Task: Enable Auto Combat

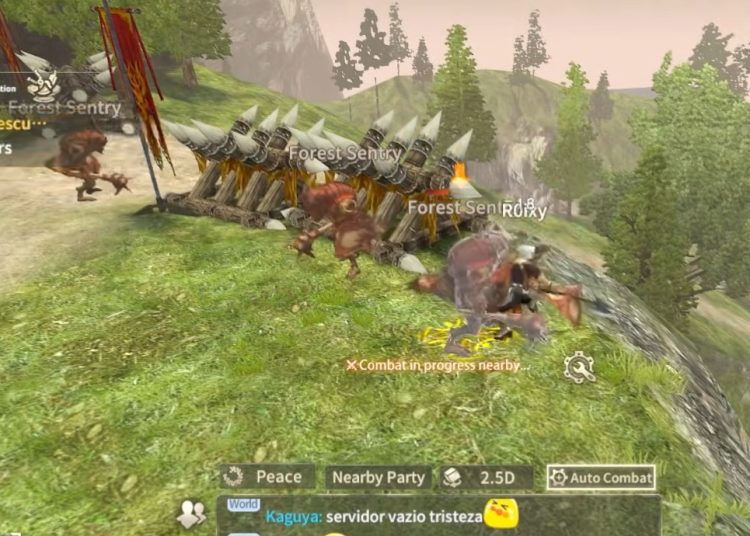Action: (601, 478)
